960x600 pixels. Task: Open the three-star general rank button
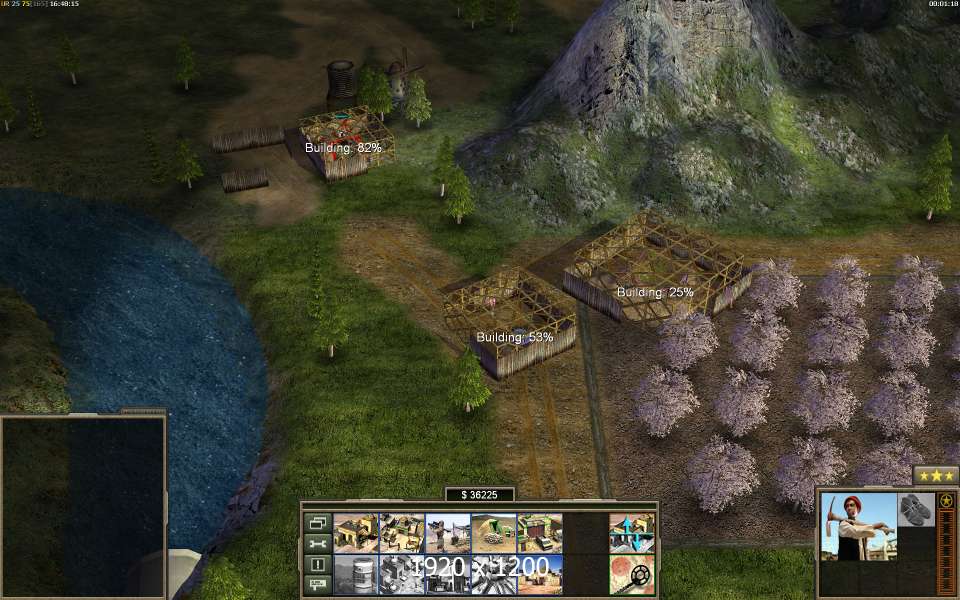935,475
